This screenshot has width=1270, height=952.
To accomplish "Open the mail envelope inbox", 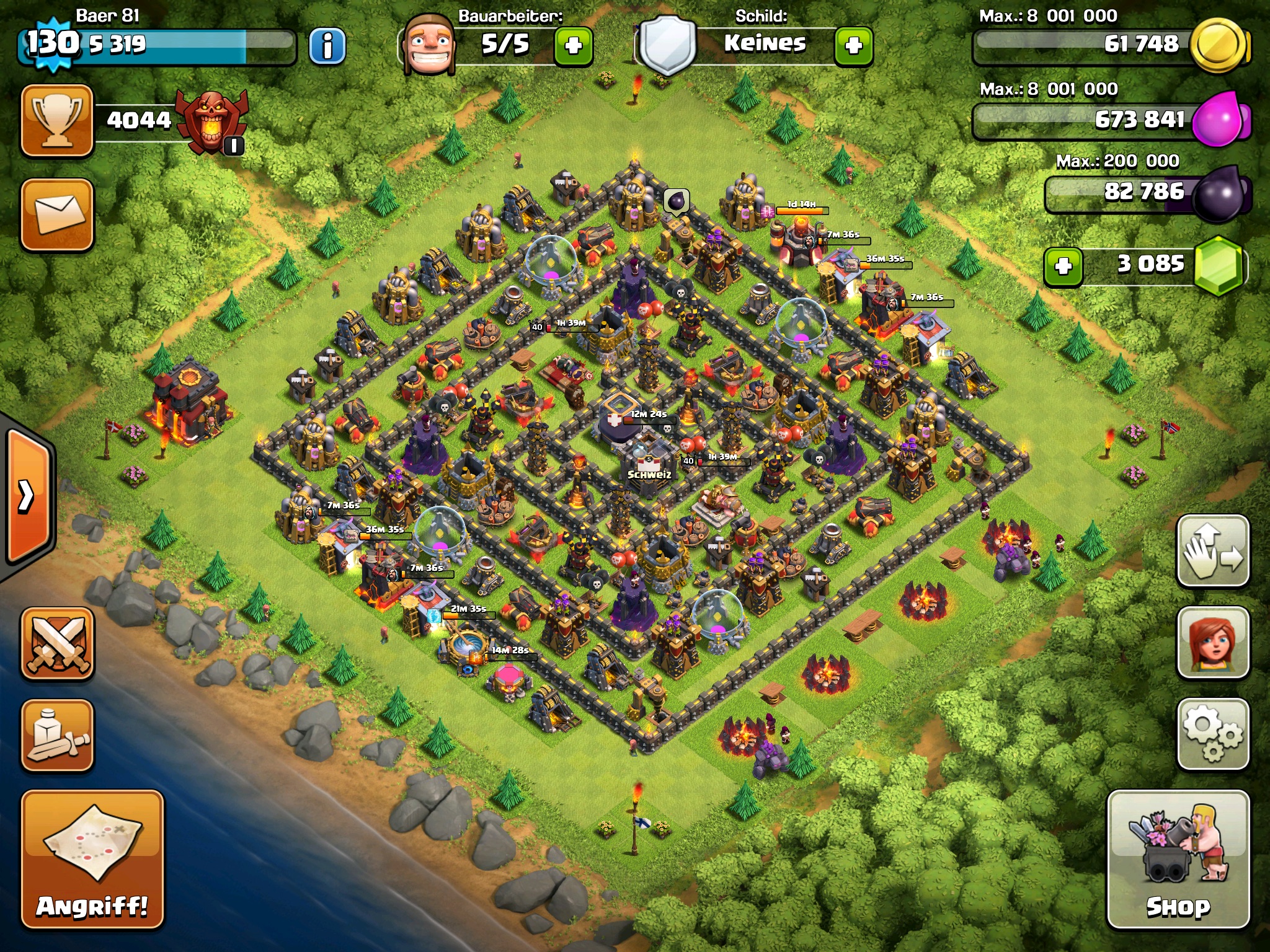I will point(57,214).
